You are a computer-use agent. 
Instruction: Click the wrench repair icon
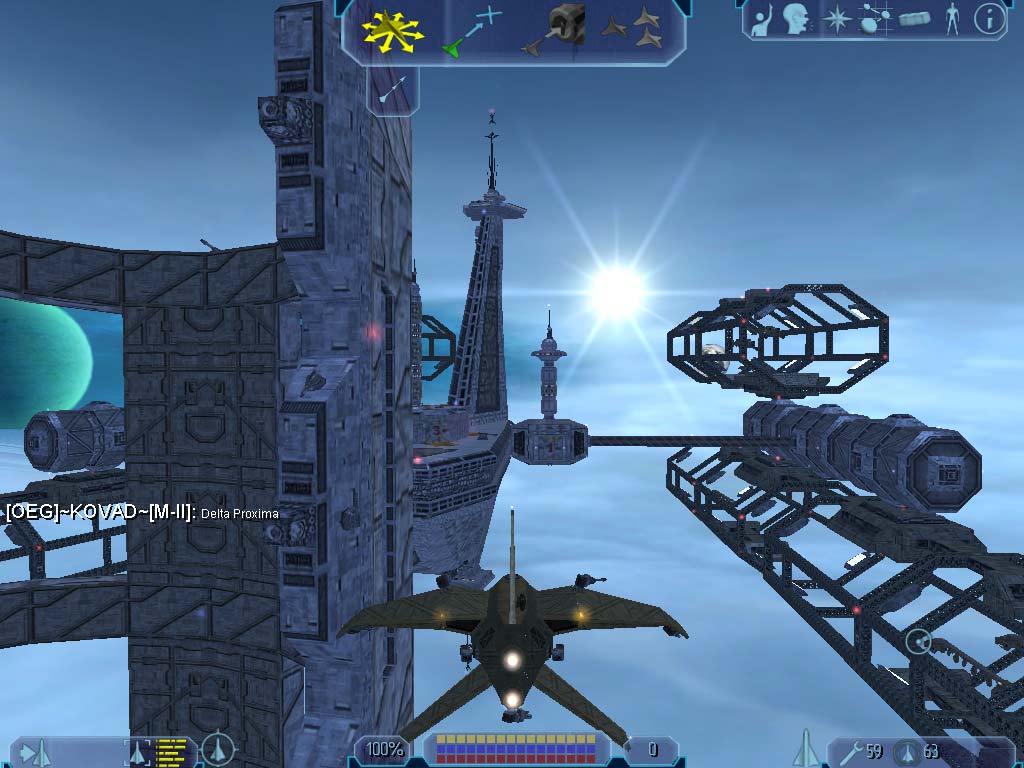pyautogui.click(x=851, y=750)
